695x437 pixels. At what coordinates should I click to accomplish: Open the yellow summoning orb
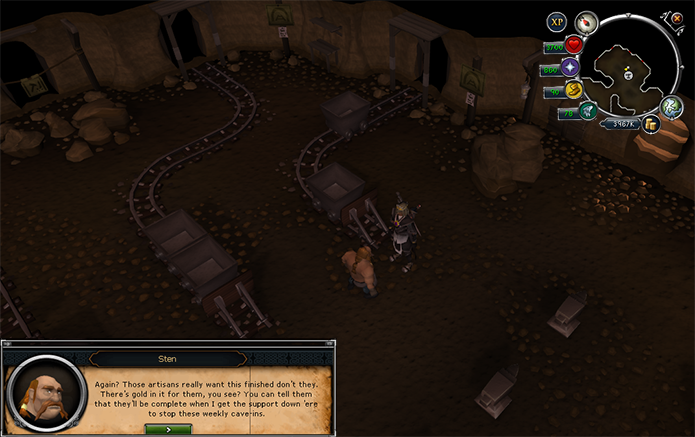[574, 91]
